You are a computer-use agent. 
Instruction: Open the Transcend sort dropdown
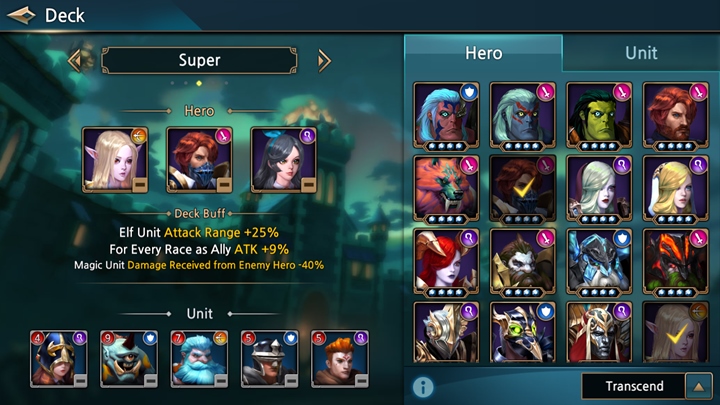(x=632, y=386)
